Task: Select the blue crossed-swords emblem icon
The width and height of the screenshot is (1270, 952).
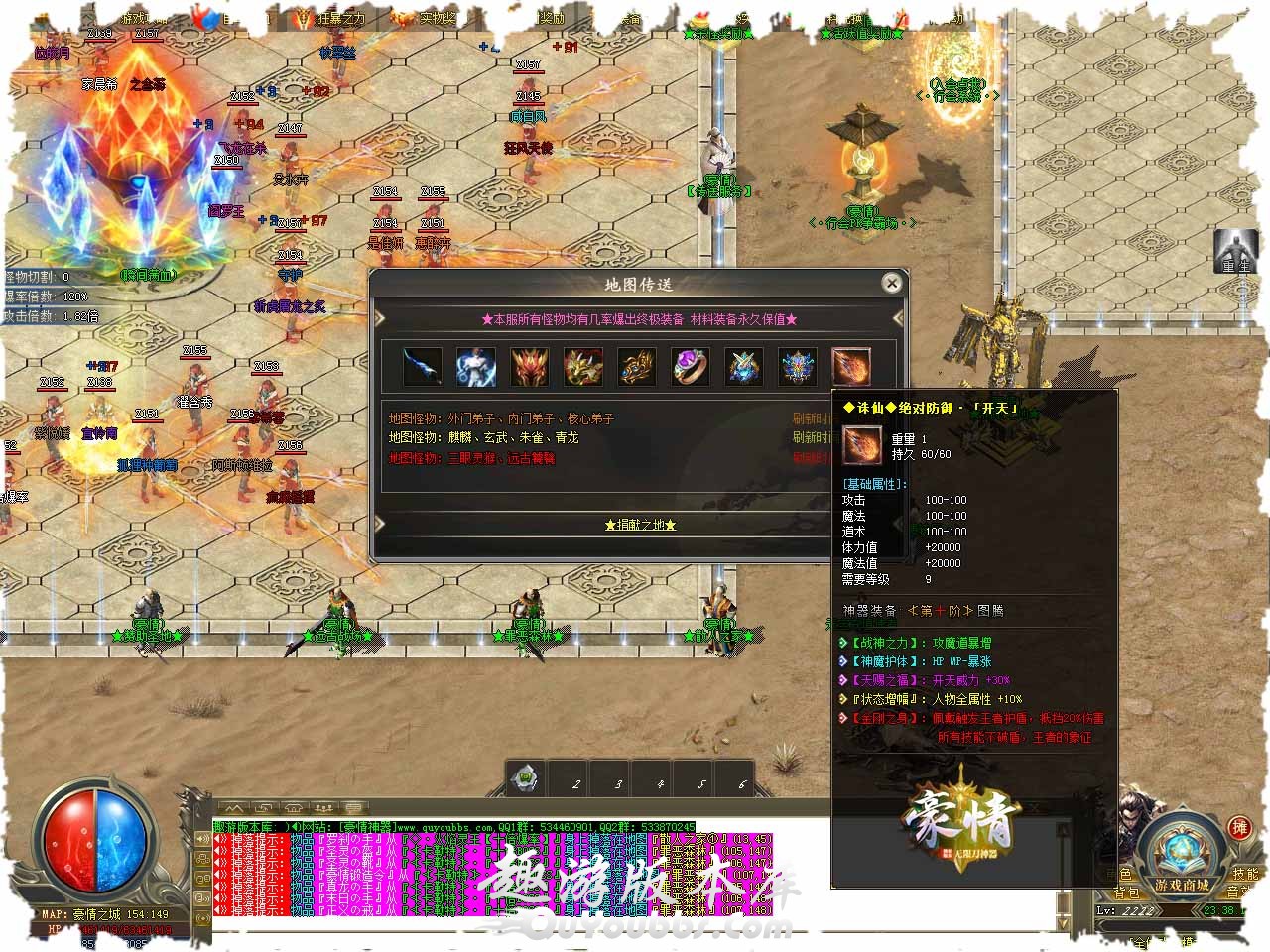Action: tap(744, 367)
